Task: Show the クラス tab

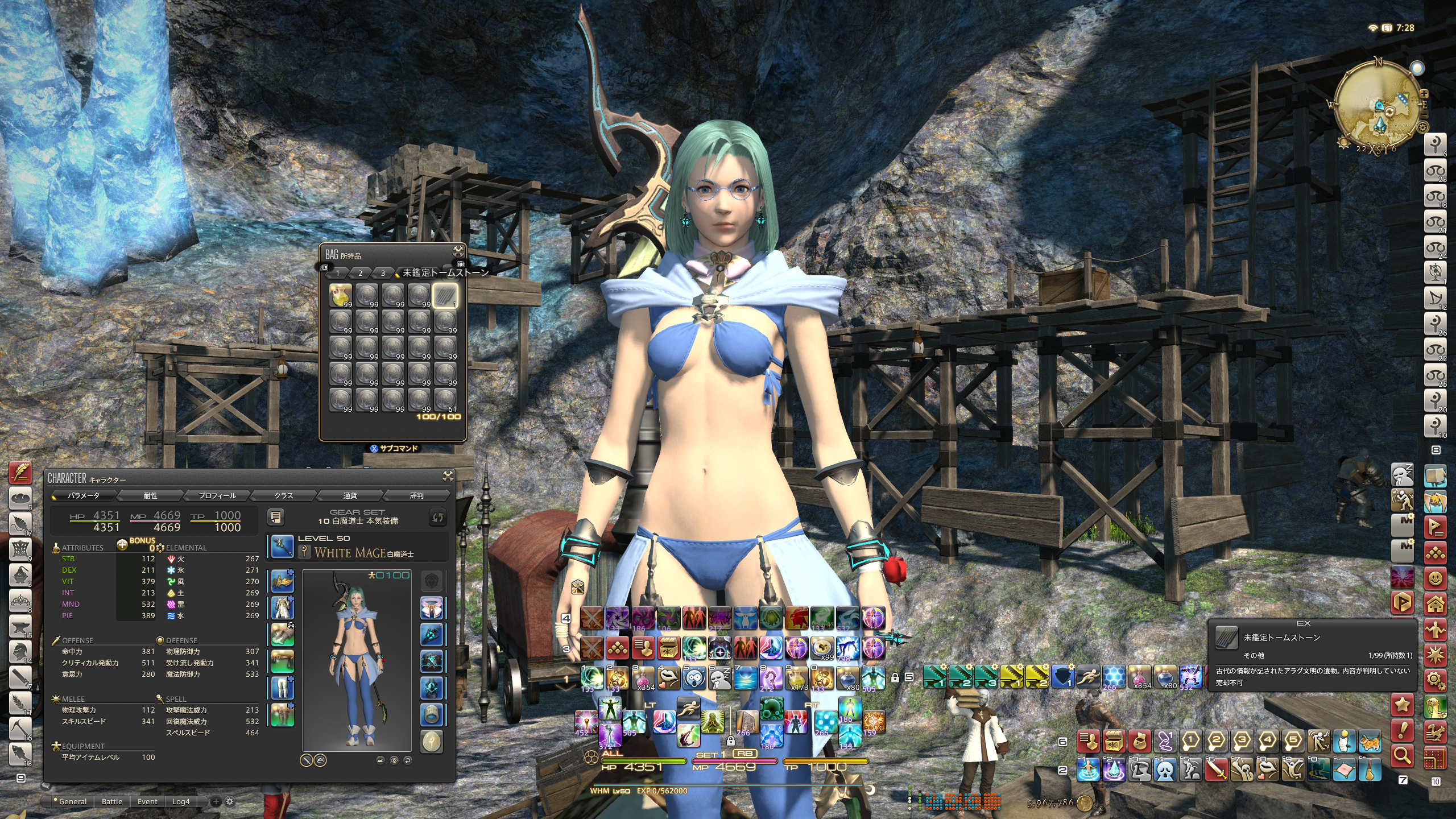Action: 284,495
